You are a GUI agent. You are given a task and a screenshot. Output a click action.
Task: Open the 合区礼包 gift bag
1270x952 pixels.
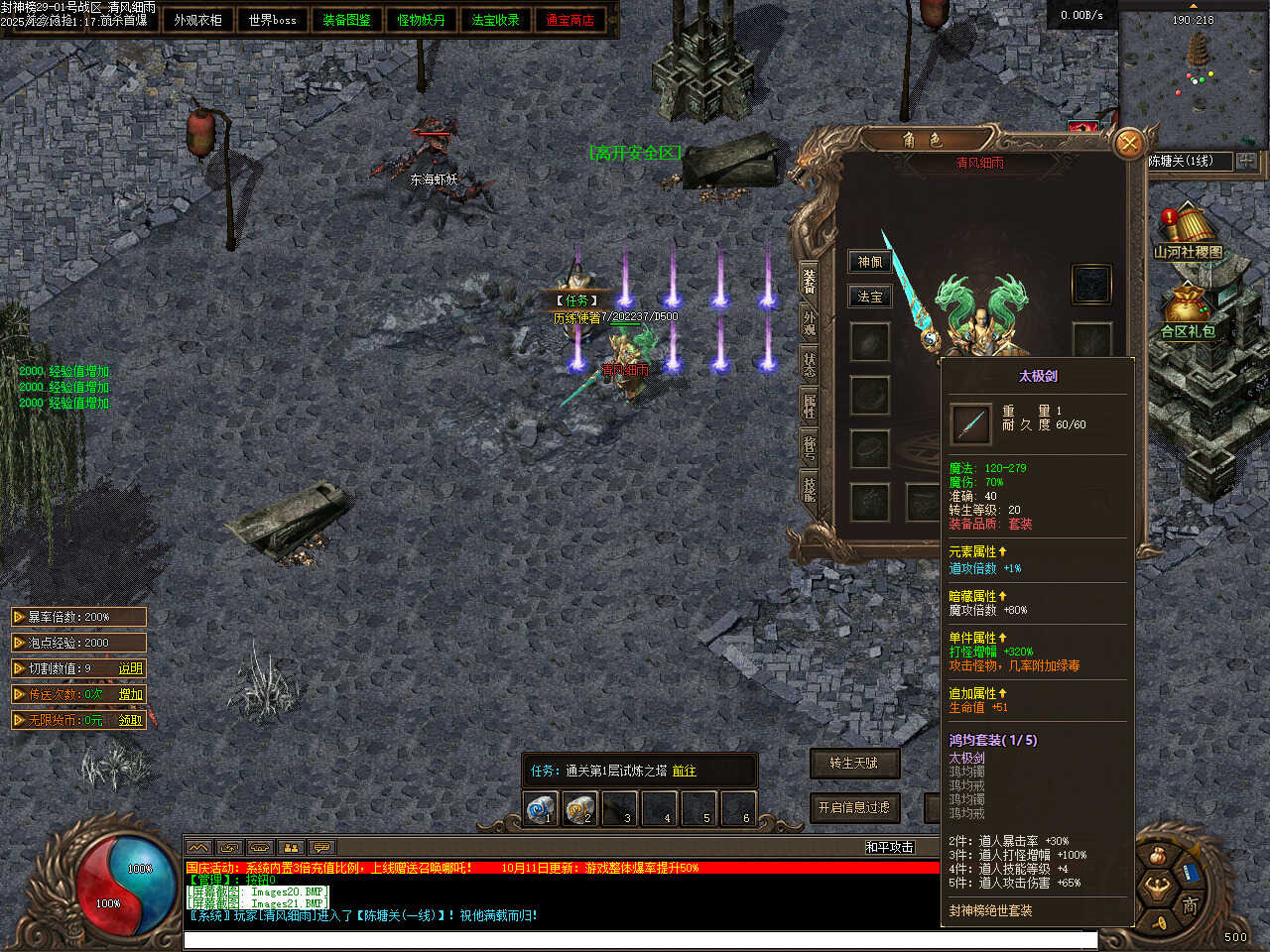coord(1188,311)
